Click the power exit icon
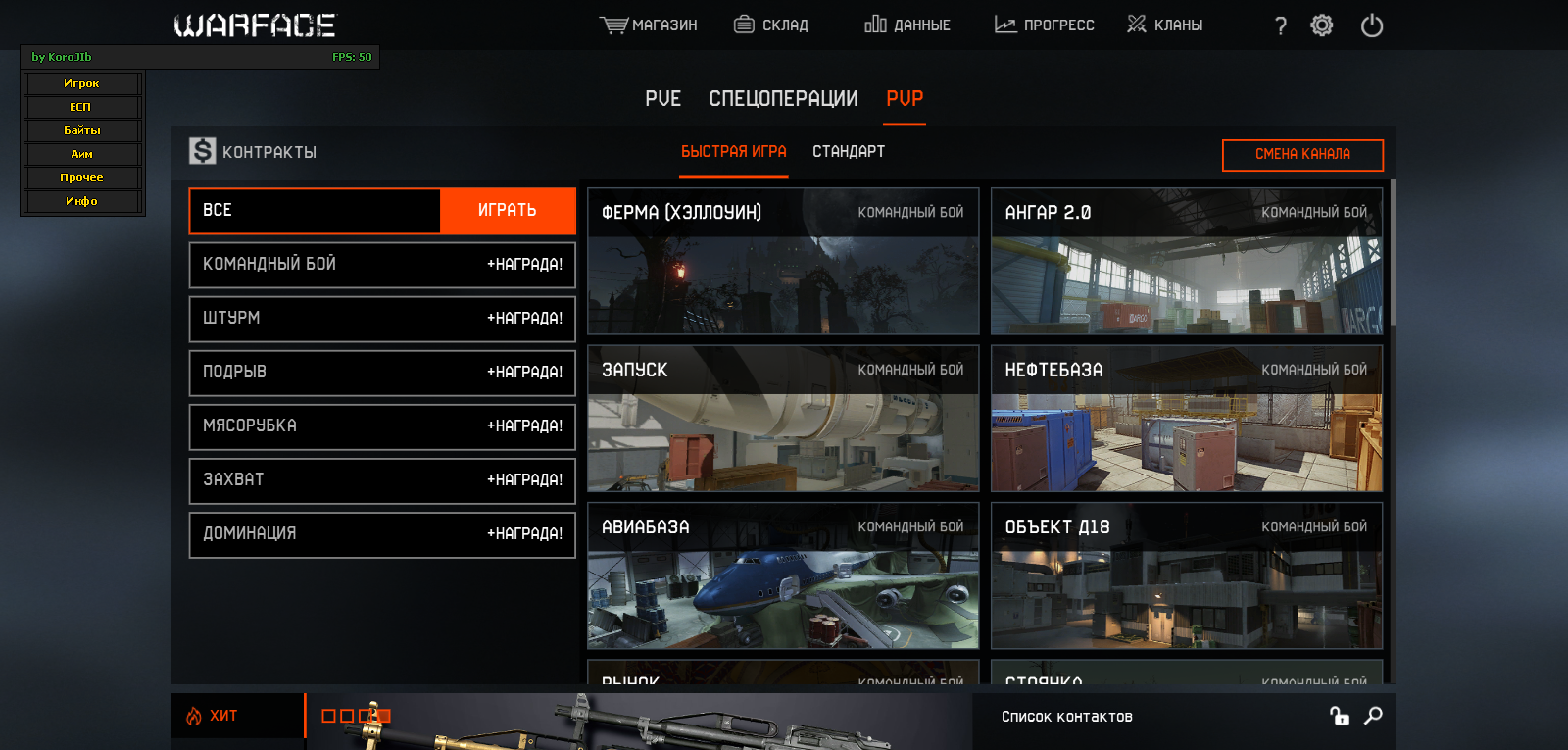Image resolution: width=1568 pixels, height=750 pixels. pyautogui.click(x=1372, y=25)
